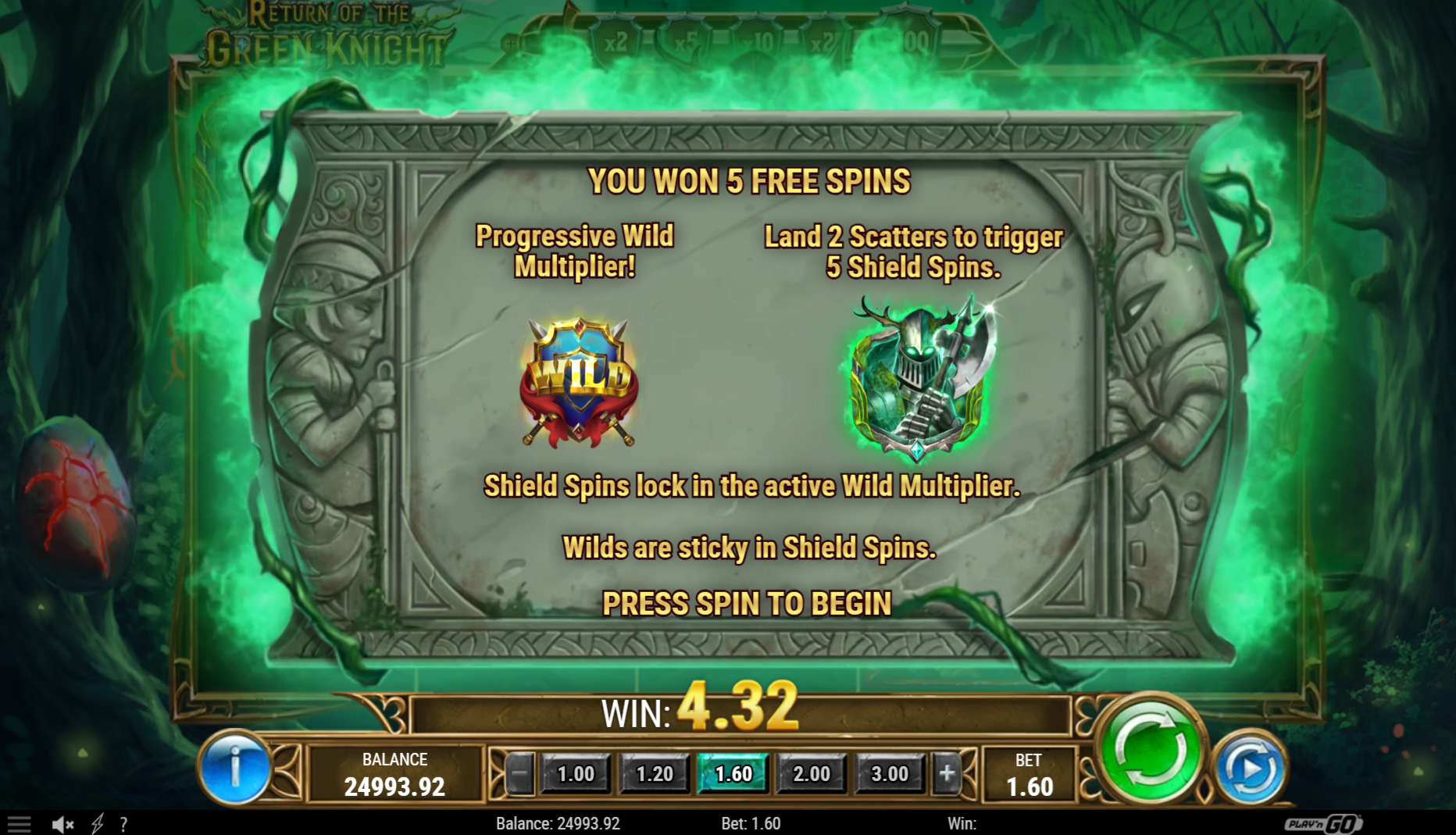This screenshot has height=835, width=1456.
Task: Decrease bet with the minus button
Action: (x=519, y=773)
